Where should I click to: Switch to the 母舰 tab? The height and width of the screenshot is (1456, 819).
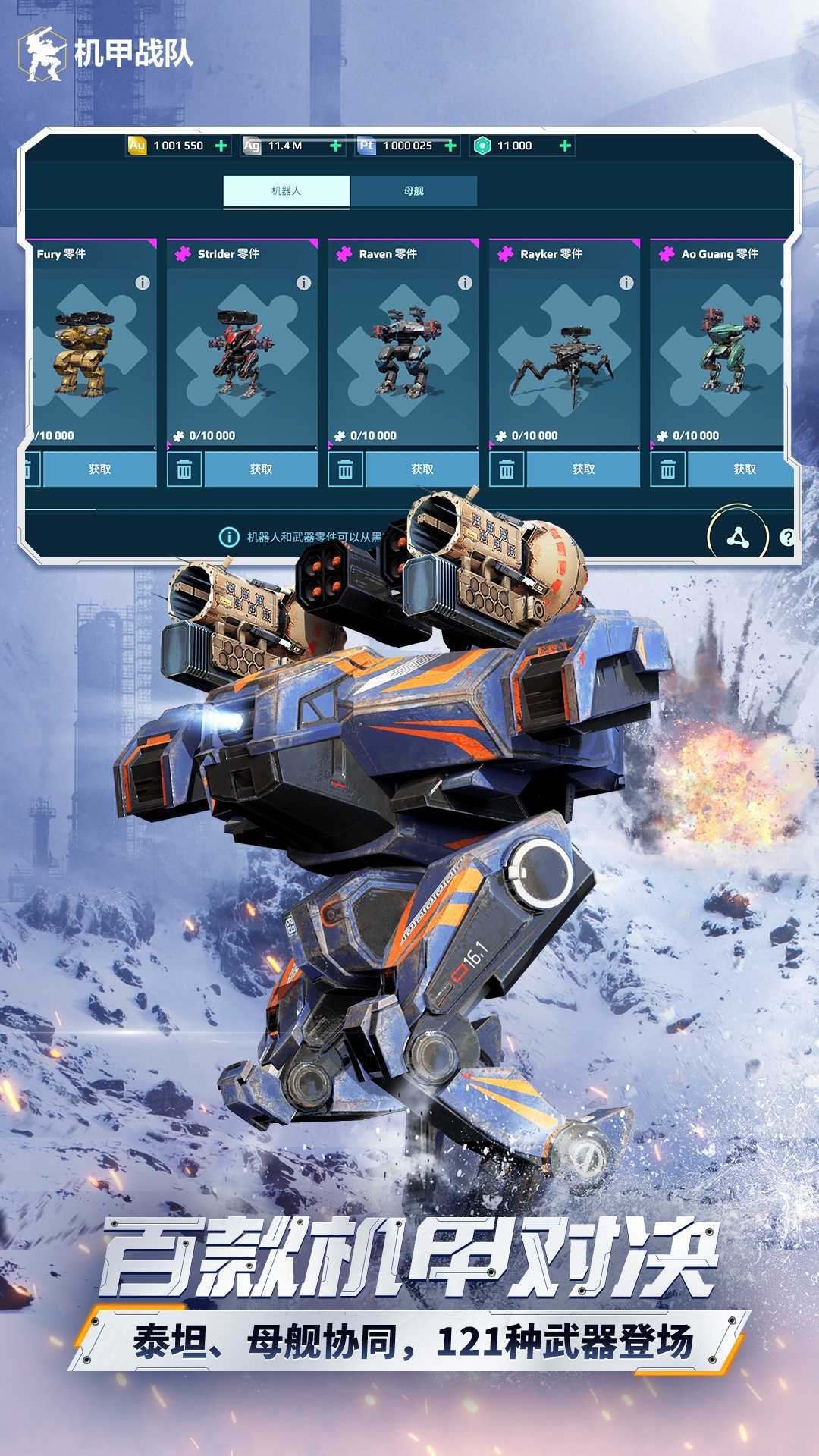coord(413,191)
